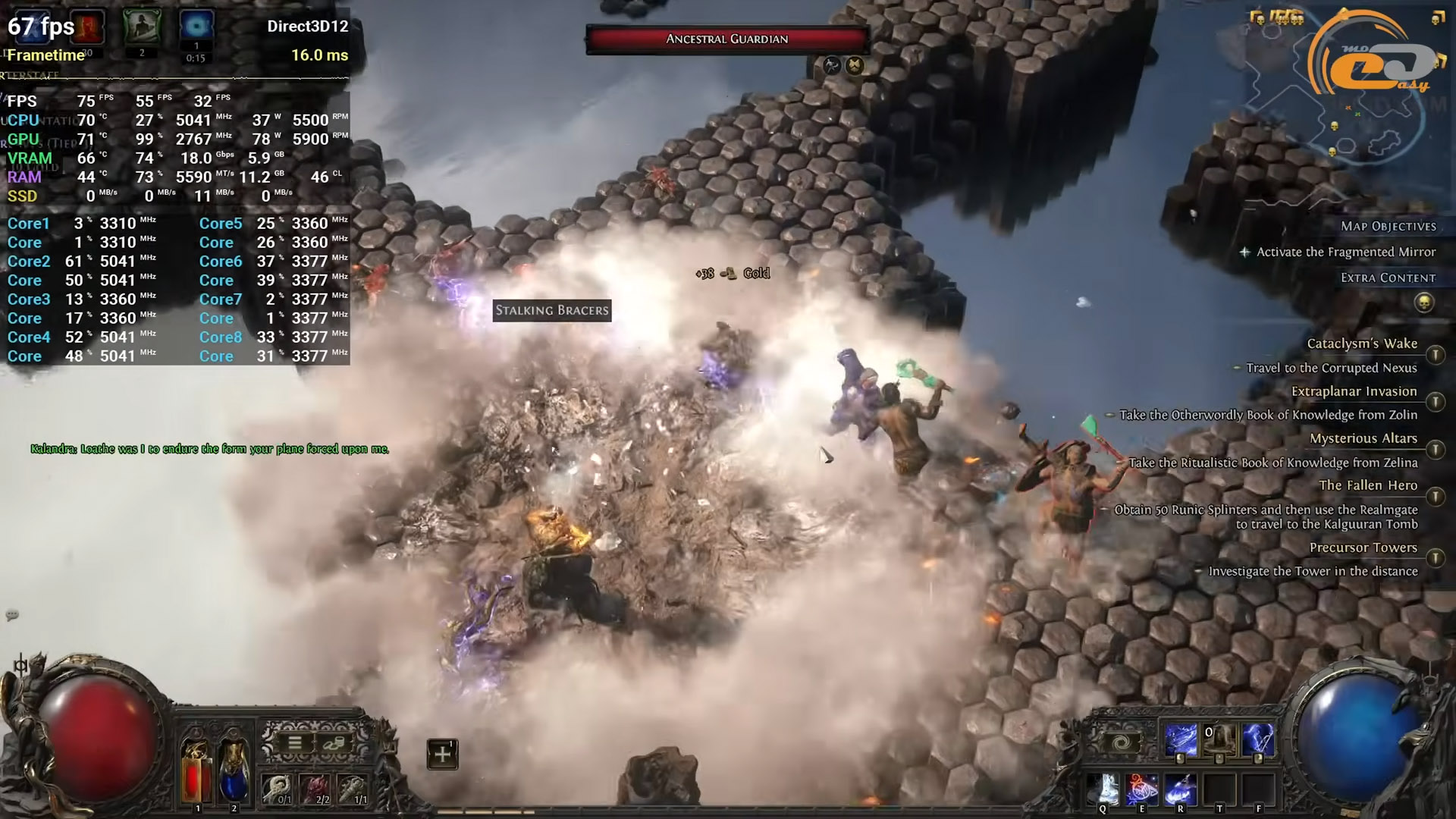
Task: Select The Fallen Hero quest entry
Action: [1367, 485]
